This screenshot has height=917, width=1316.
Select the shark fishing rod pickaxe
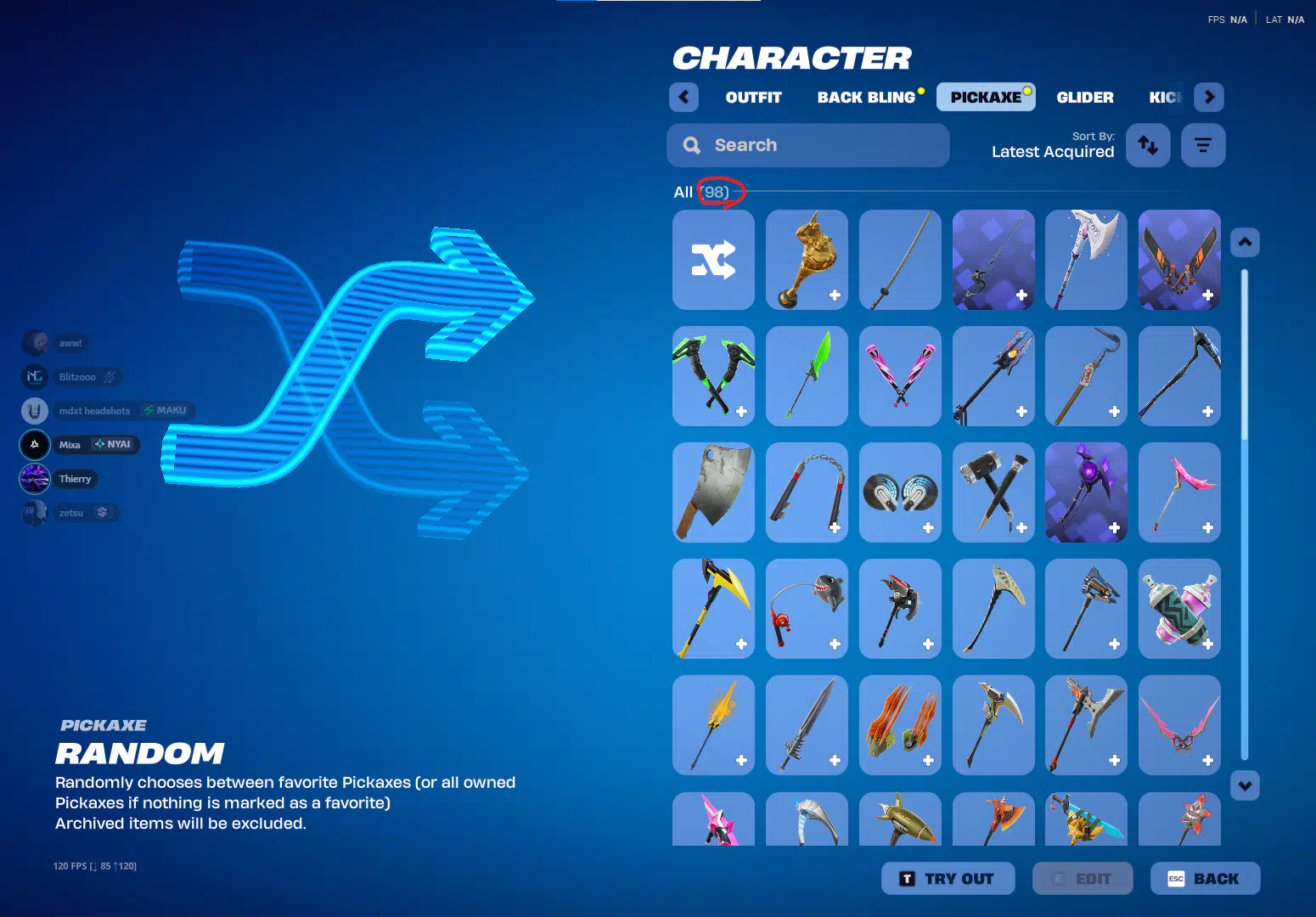click(807, 609)
